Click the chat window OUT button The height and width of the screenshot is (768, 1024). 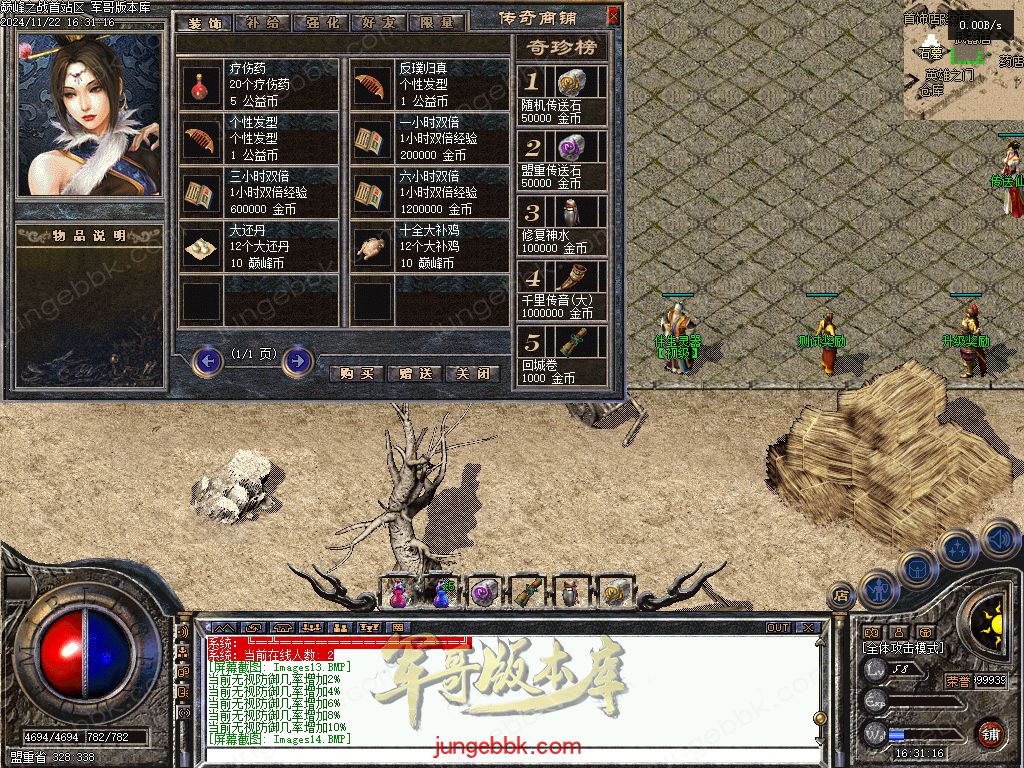[x=778, y=628]
